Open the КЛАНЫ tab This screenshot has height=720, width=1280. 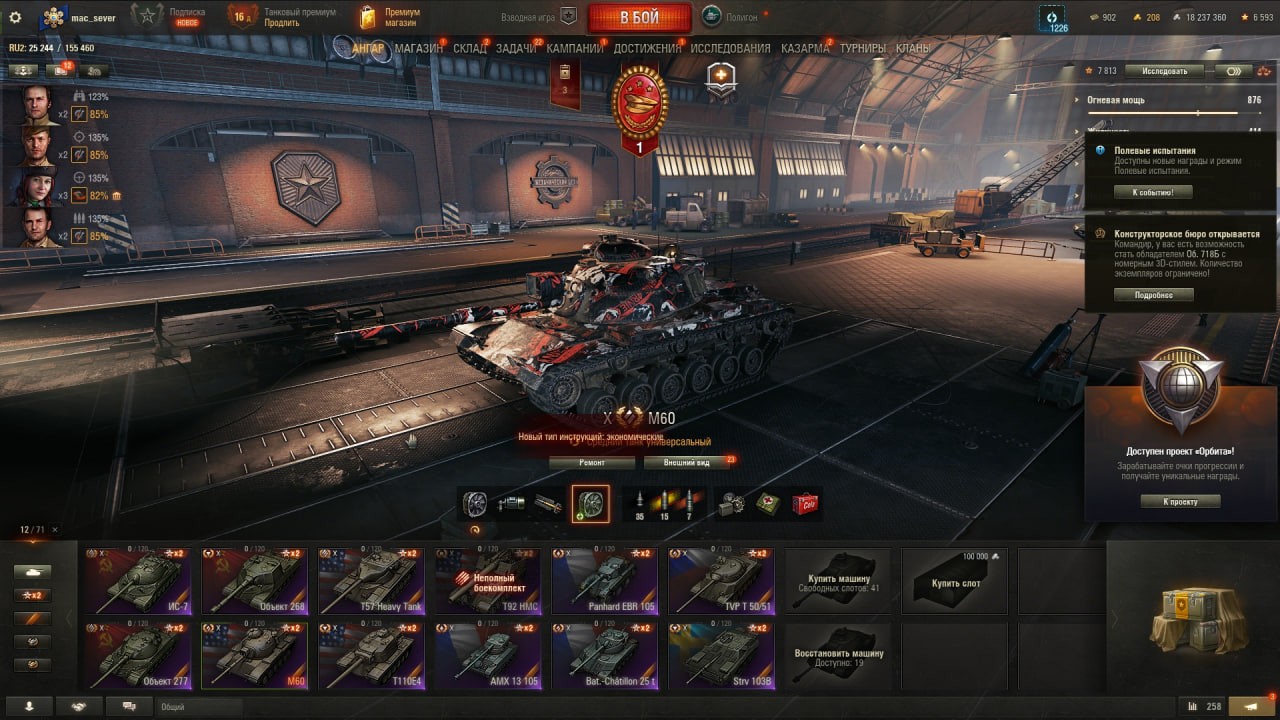pyautogui.click(x=913, y=48)
